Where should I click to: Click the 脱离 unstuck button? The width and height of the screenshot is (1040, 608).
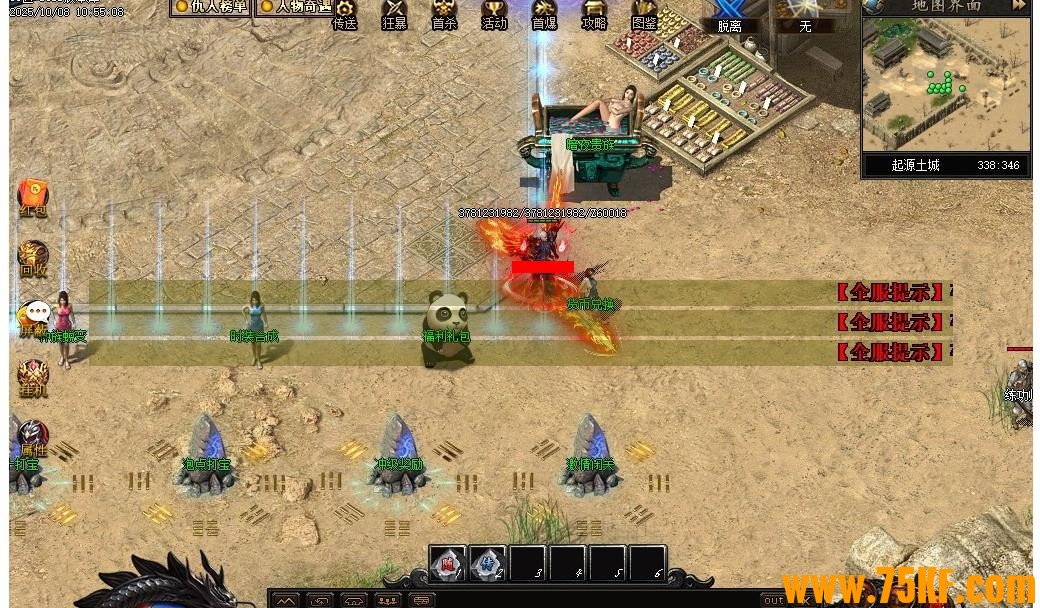[729, 17]
